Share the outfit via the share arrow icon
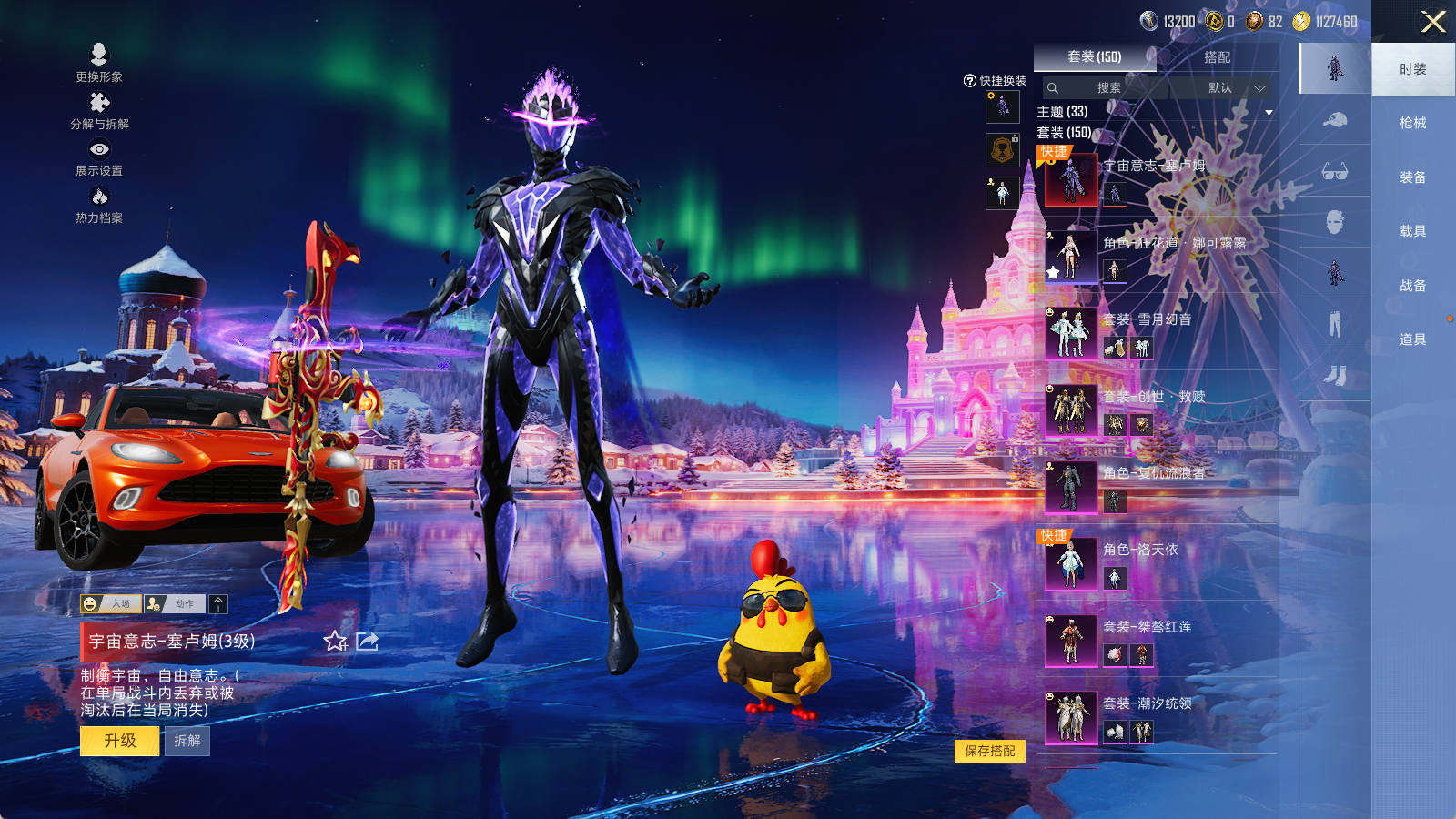Viewport: 1456px width, 819px height. pyautogui.click(x=368, y=642)
